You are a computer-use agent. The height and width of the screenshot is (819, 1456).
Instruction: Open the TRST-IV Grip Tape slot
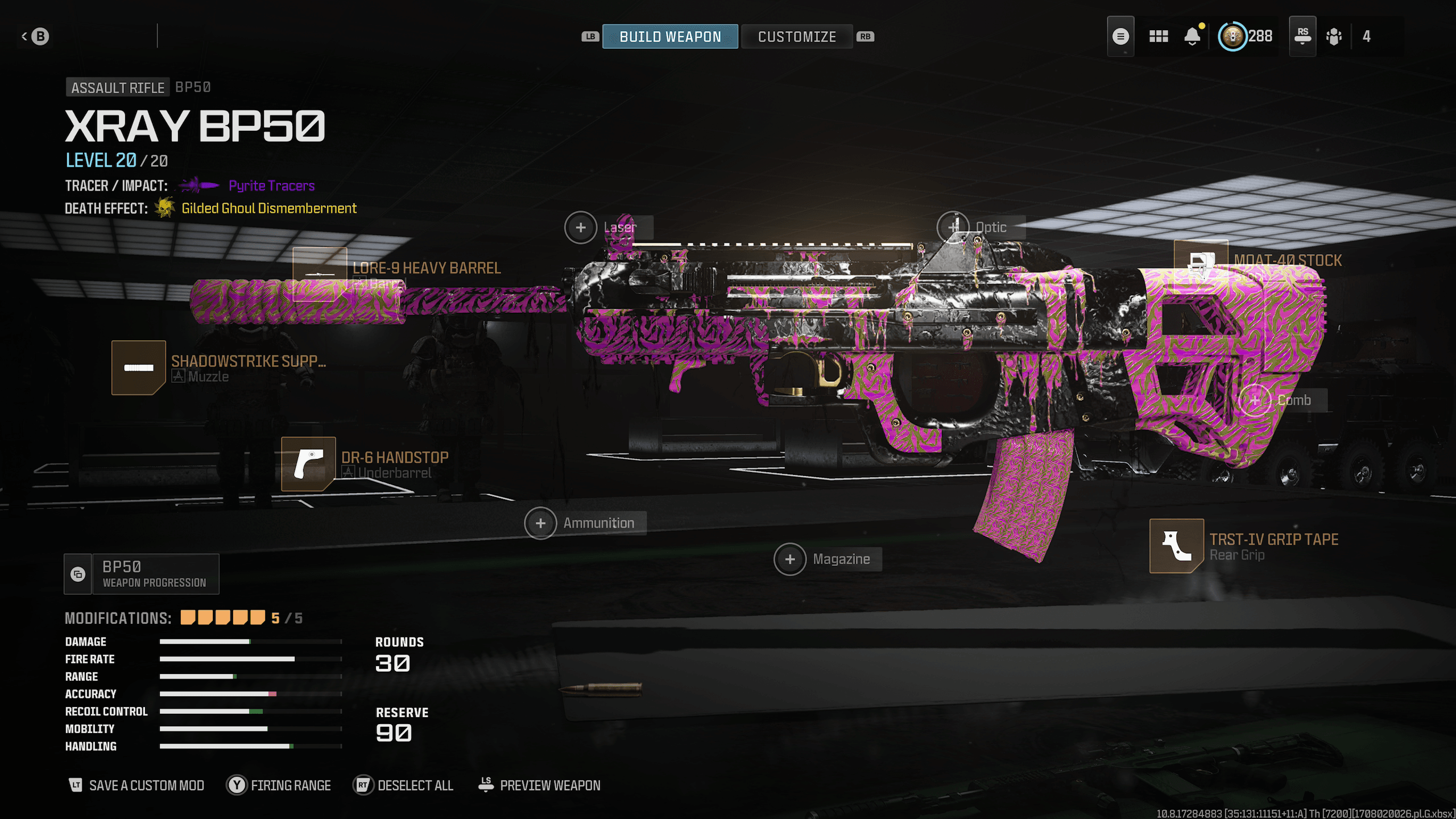pos(1176,546)
